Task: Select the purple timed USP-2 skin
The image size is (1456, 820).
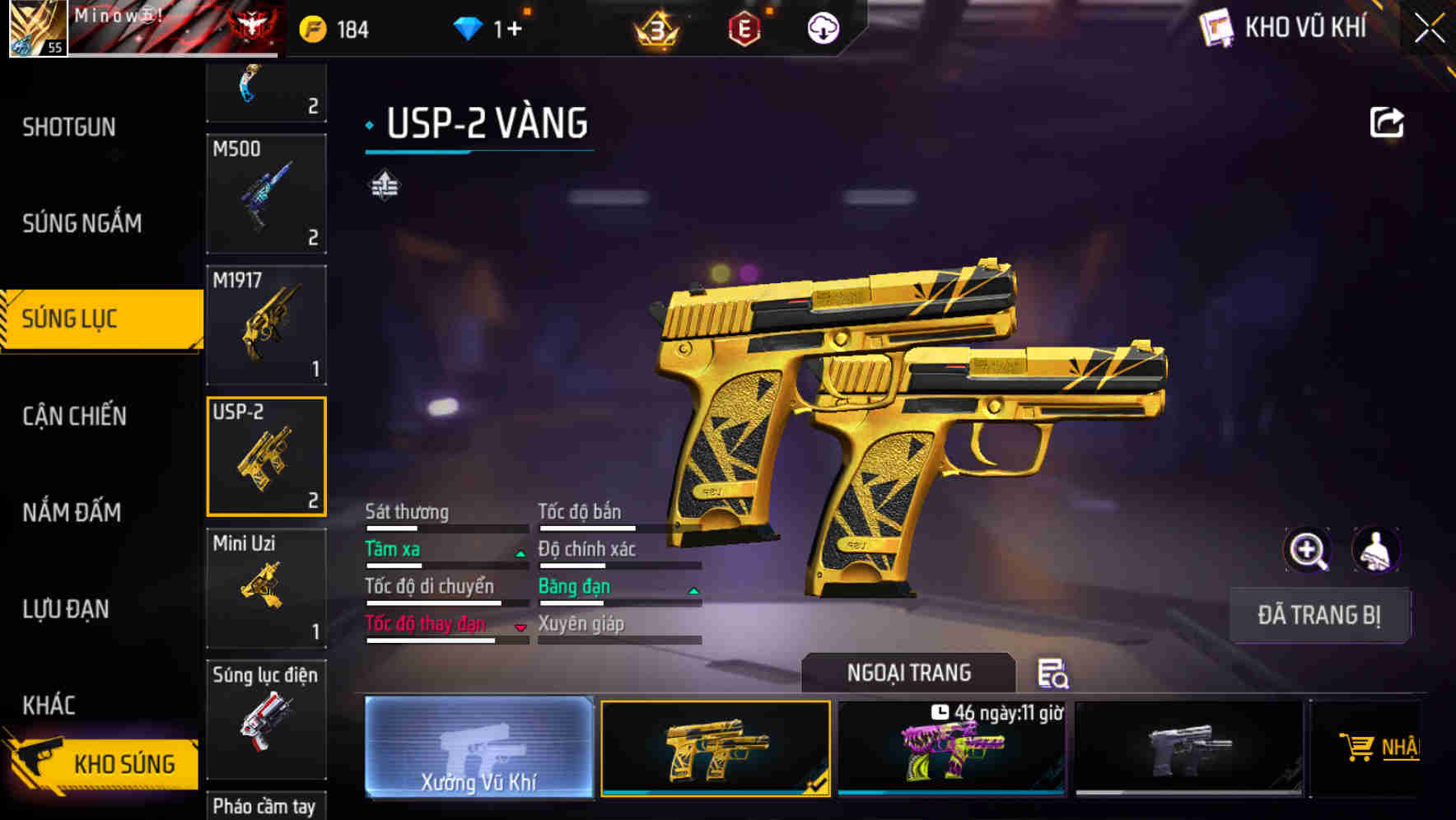Action: tap(951, 749)
